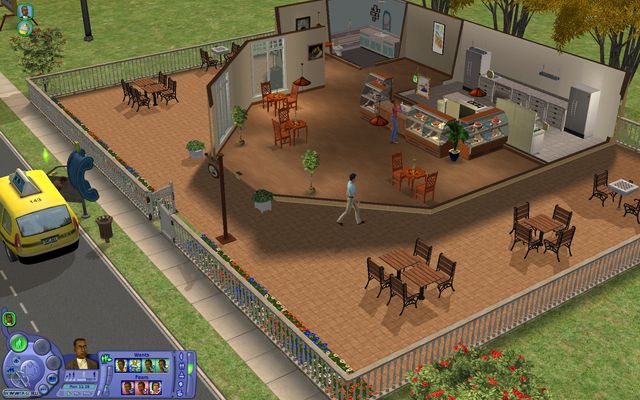Click the Sim thumbnail above the control panel
640x400 pixels.
coord(10,318)
